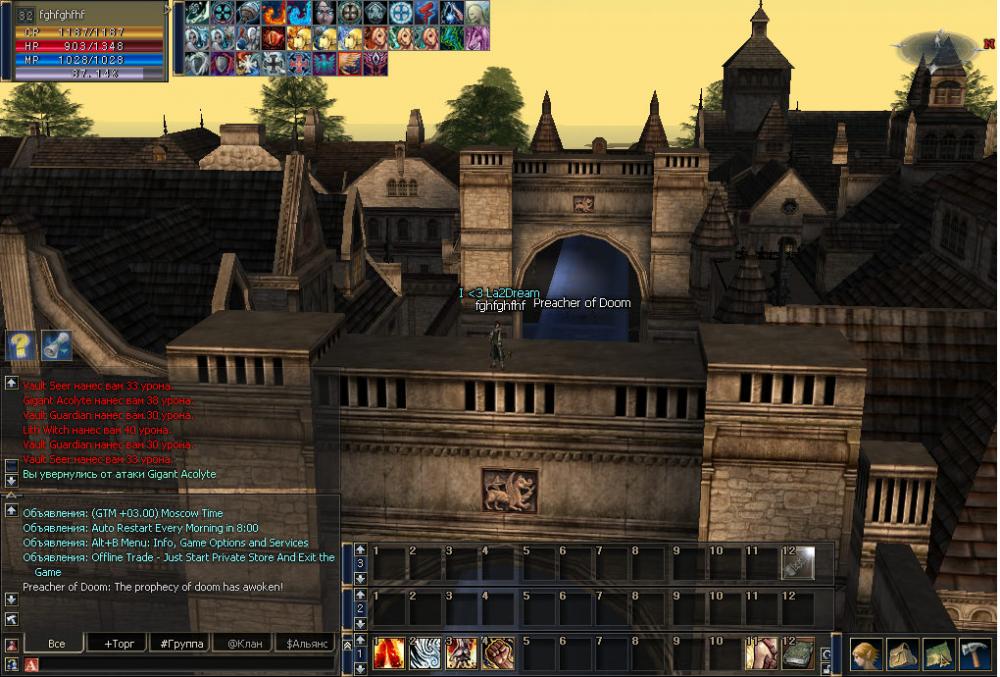Activate the white swirl skill in slot 2
This screenshot has width=1000, height=677.
(x=427, y=654)
